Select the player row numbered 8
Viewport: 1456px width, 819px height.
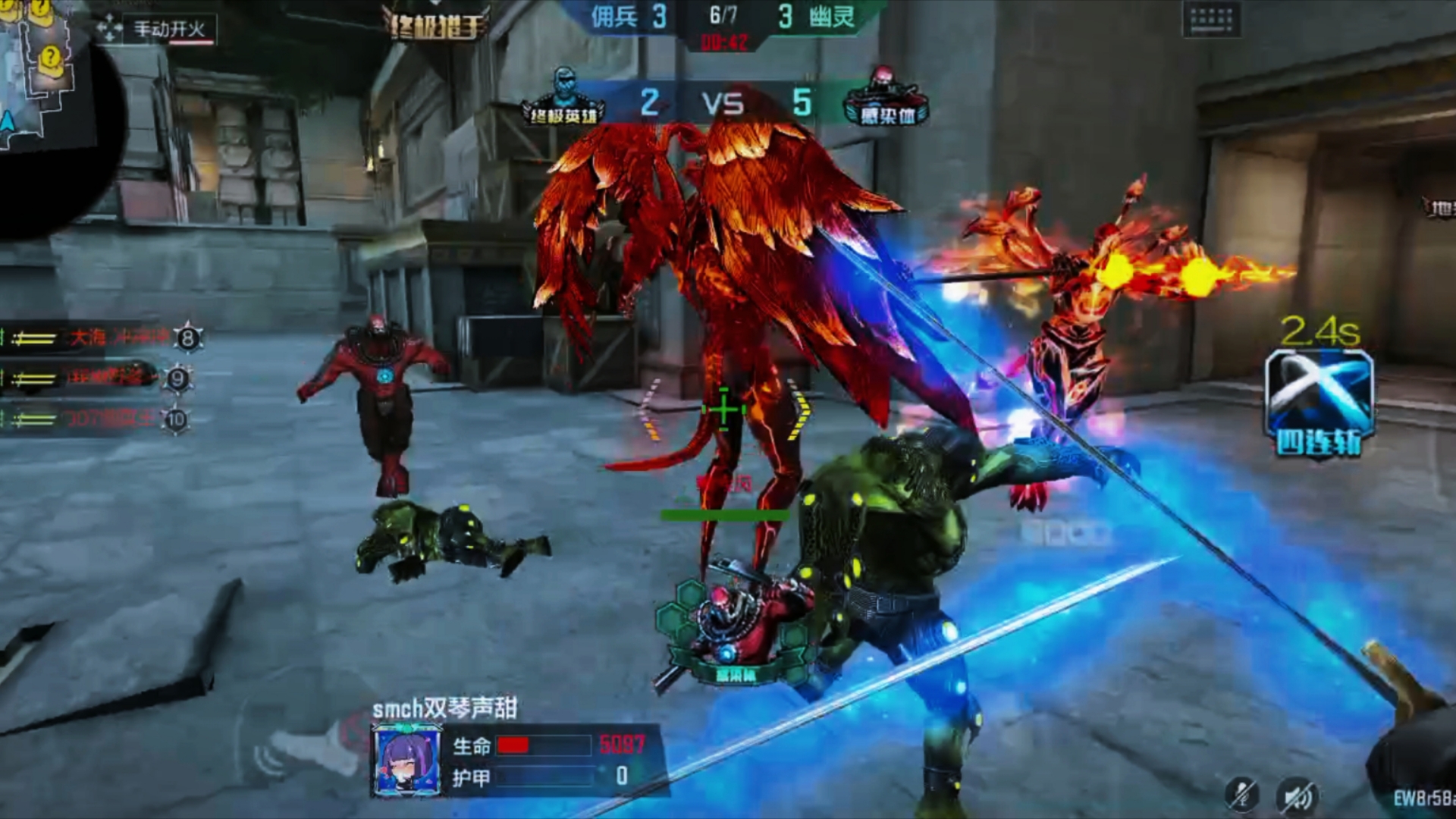99,338
